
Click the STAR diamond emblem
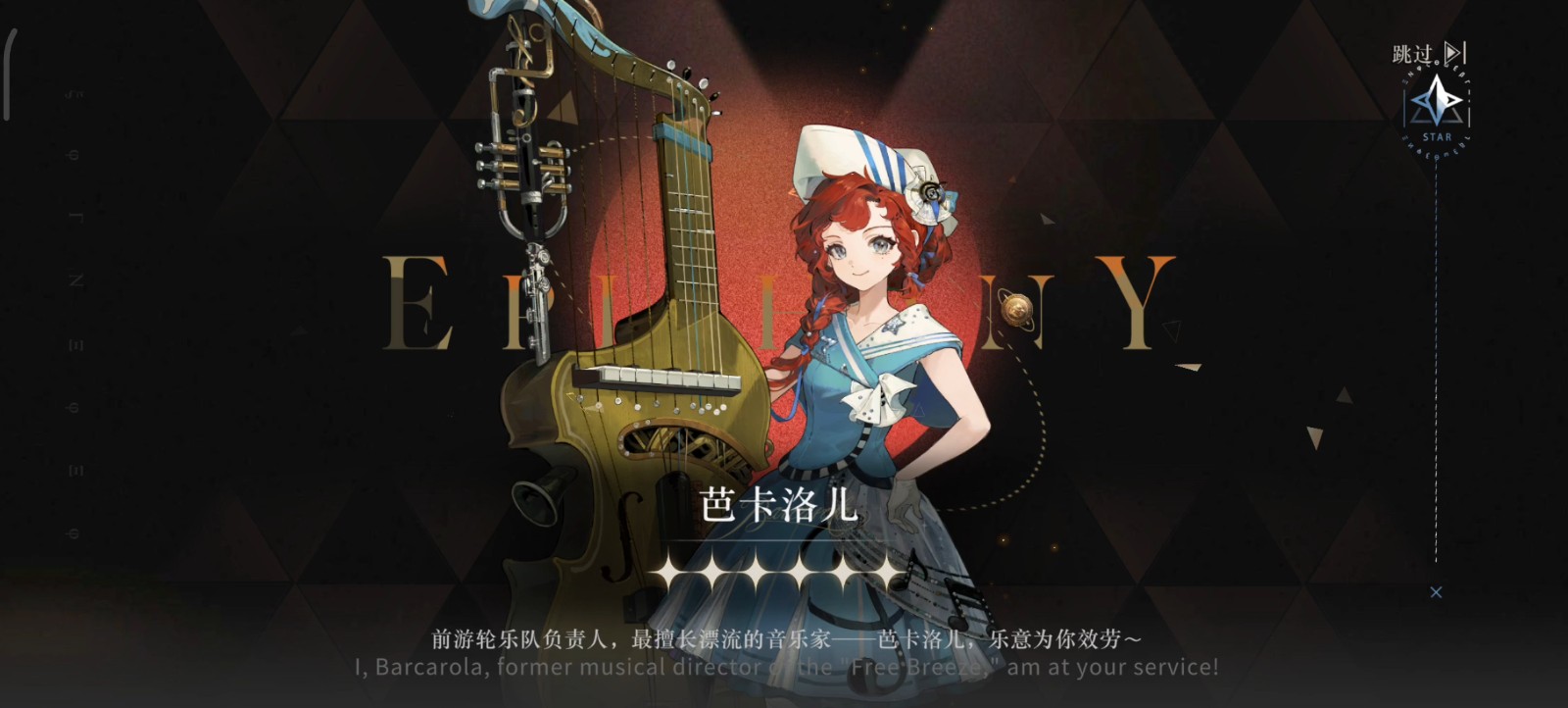tap(1435, 101)
